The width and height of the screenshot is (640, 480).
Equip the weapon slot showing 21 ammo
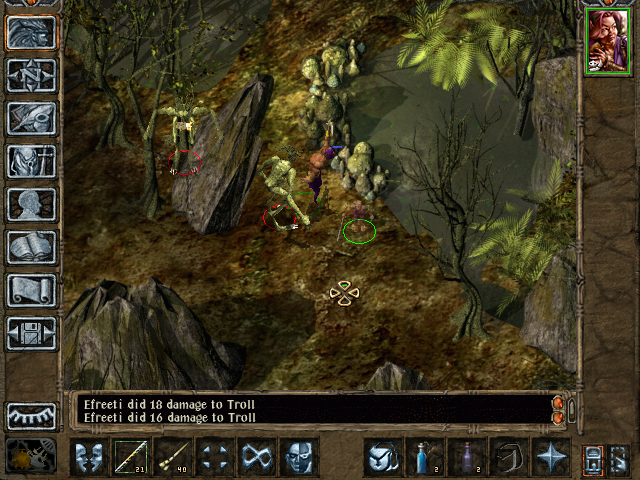130,457
